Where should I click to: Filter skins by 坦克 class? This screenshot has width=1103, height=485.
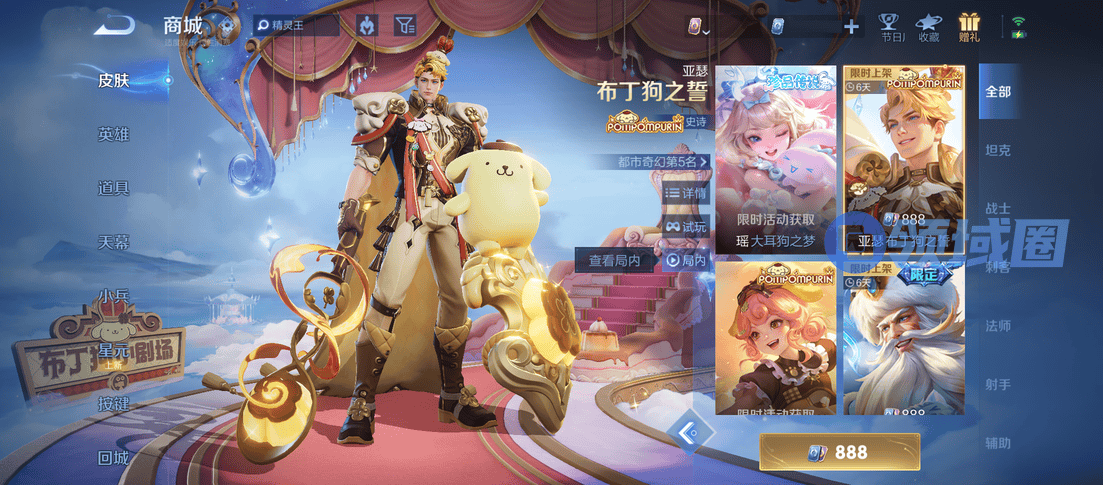(x=998, y=150)
